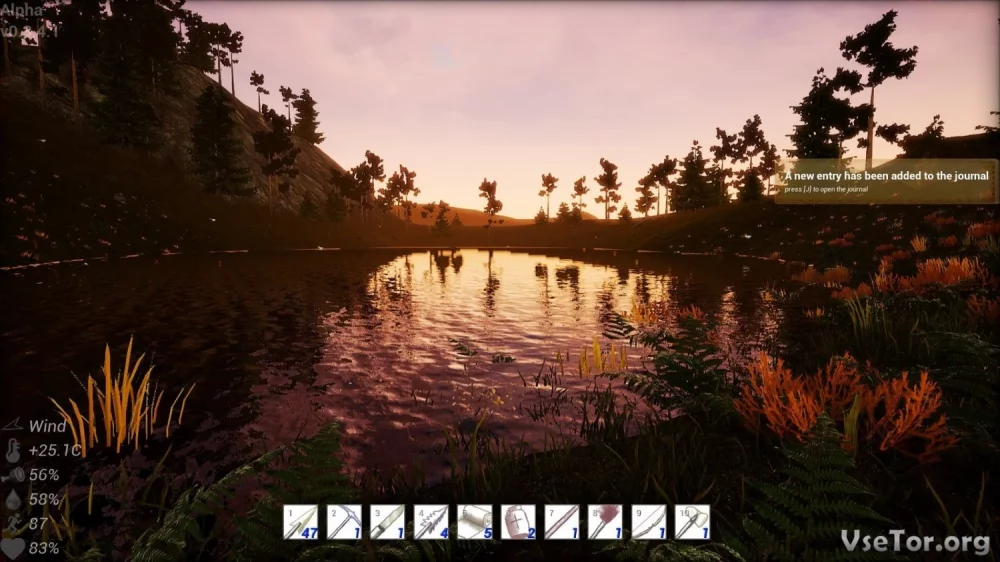This screenshot has width=1000, height=562.
Task: Use the bandage roll in hotbar slot 5
Action: (x=474, y=522)
